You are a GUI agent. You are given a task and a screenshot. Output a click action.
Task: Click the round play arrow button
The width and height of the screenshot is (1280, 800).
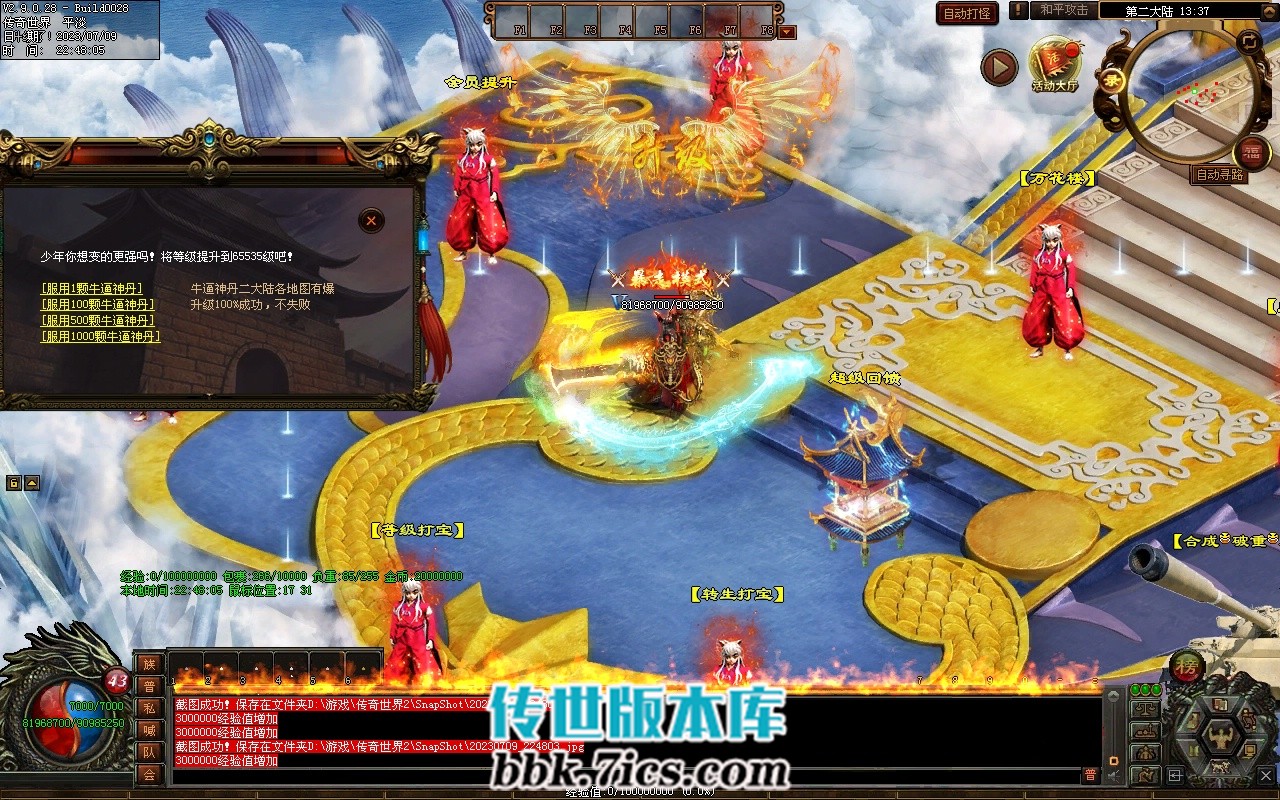999,67
